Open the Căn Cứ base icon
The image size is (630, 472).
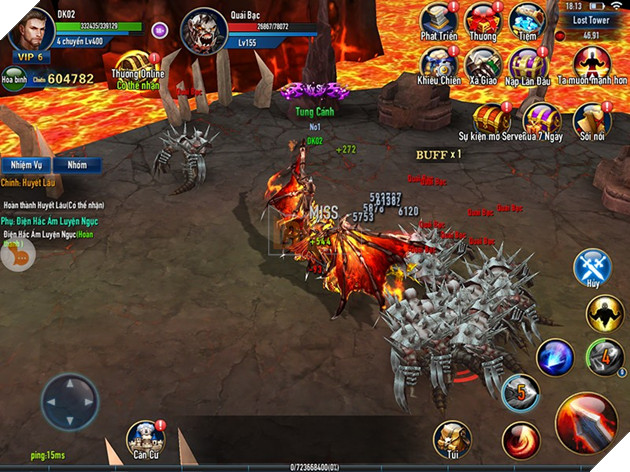(x=146, y=440)
